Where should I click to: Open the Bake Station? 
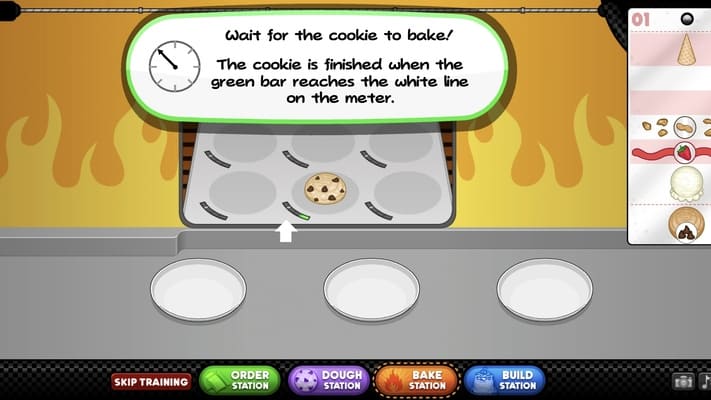pos(416,381)
